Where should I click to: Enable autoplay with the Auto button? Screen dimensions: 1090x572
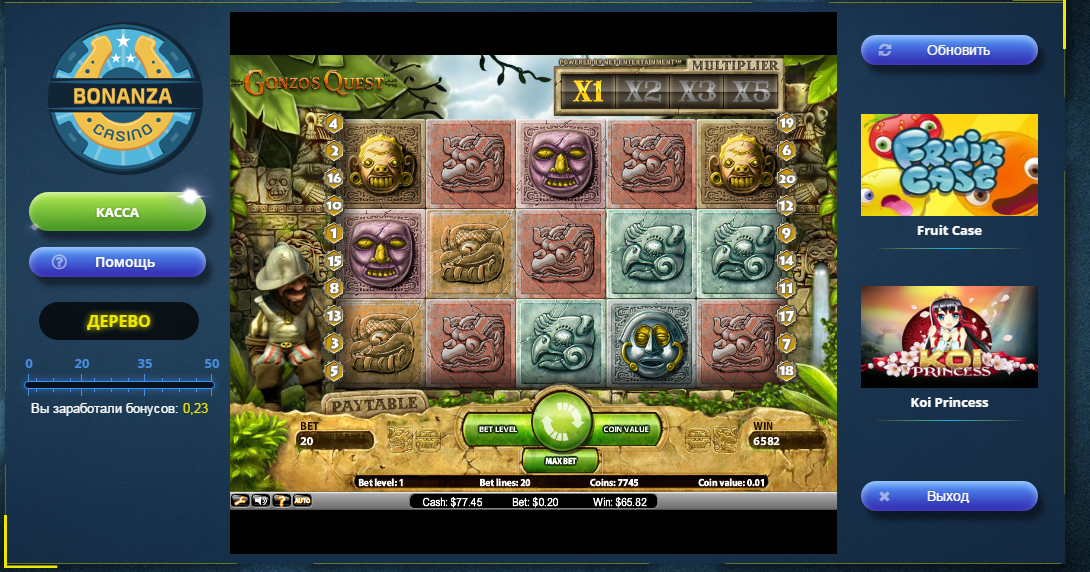(x=302, y=500)
